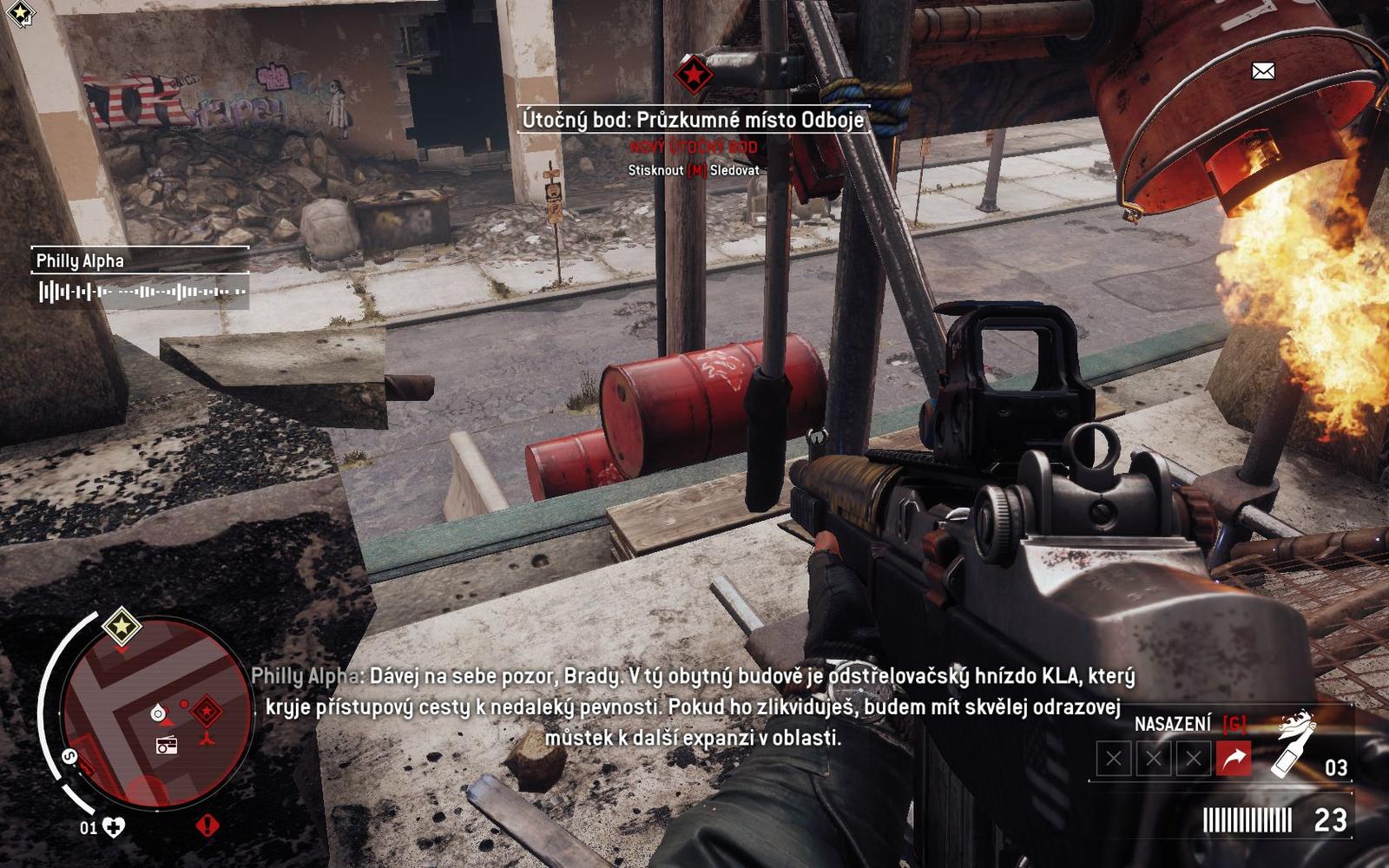Open the Philly Alpha radio transmission panel
The width and height of the screenshot is (1389, 868).
[140, 277]
